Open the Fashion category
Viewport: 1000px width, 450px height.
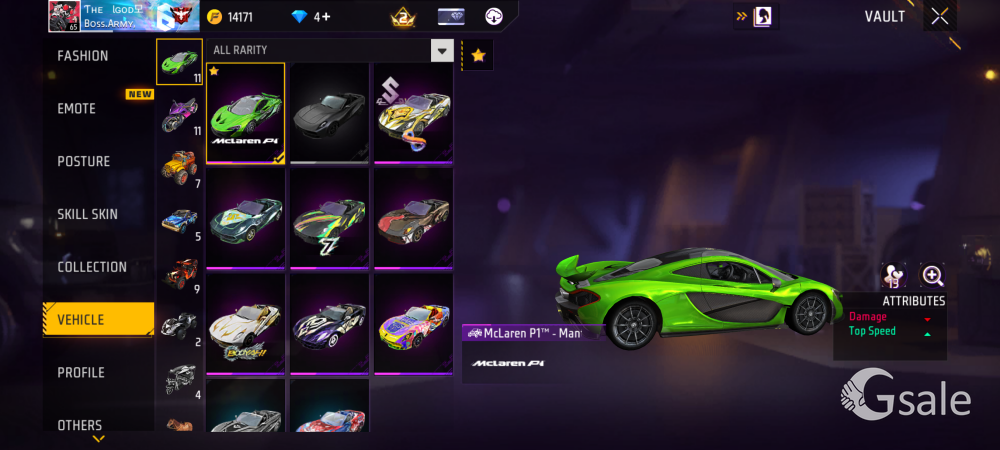click(x=84, y=56)
